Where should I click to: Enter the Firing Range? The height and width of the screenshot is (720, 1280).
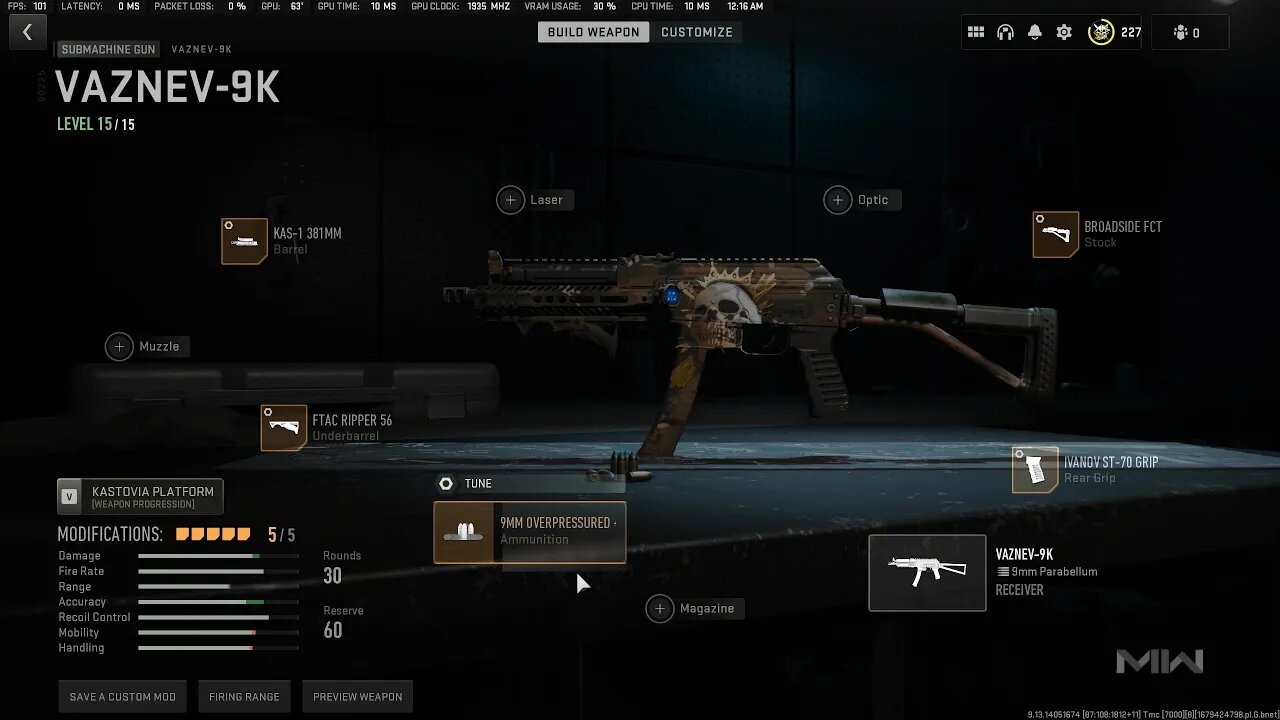coord(244,697)
